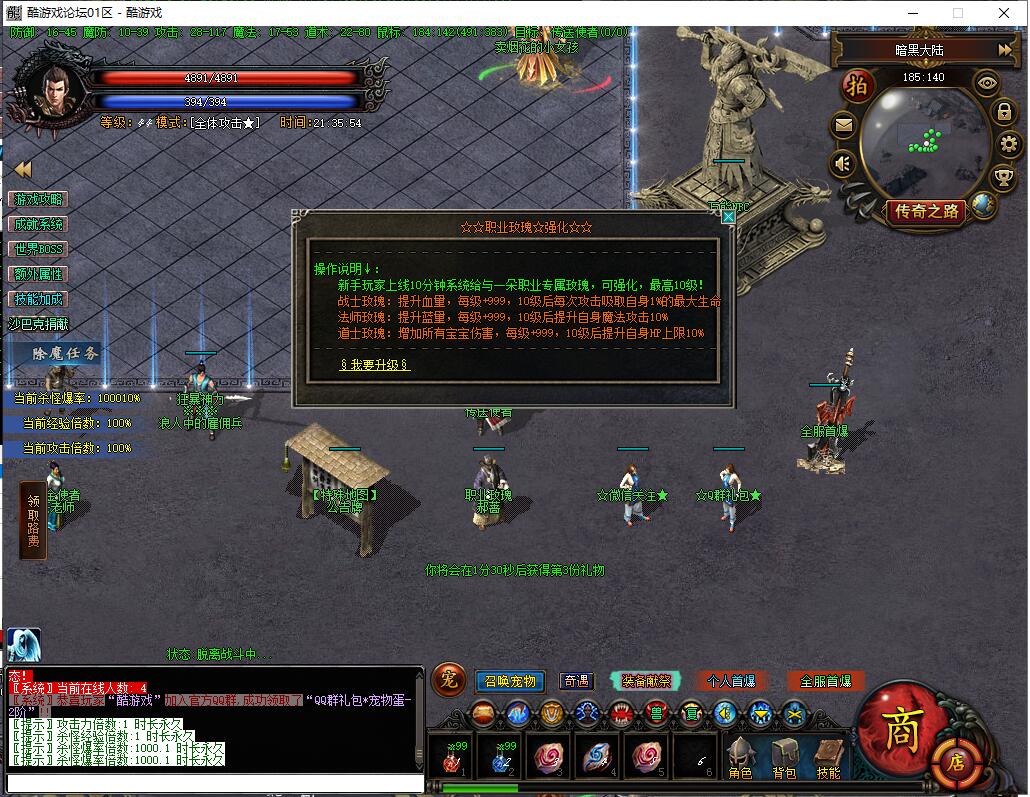The height and width of the screenshot is (797, 1030).
Task: Open the 背包 backpack
Action: 784,759
